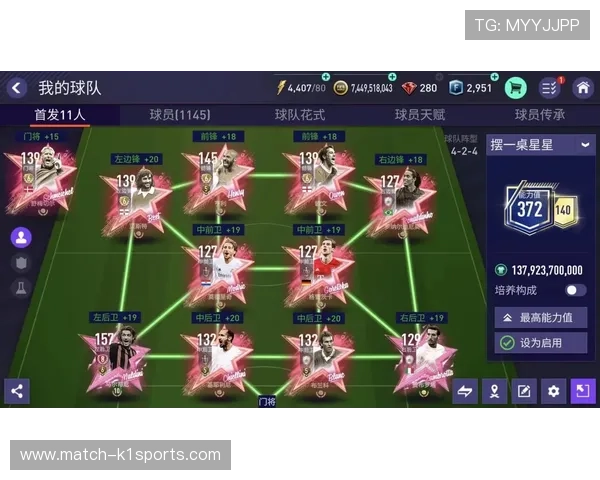Viewport: 600px width, 480px height.
Task: Go back using the top-left arrow
Action: 16,88
